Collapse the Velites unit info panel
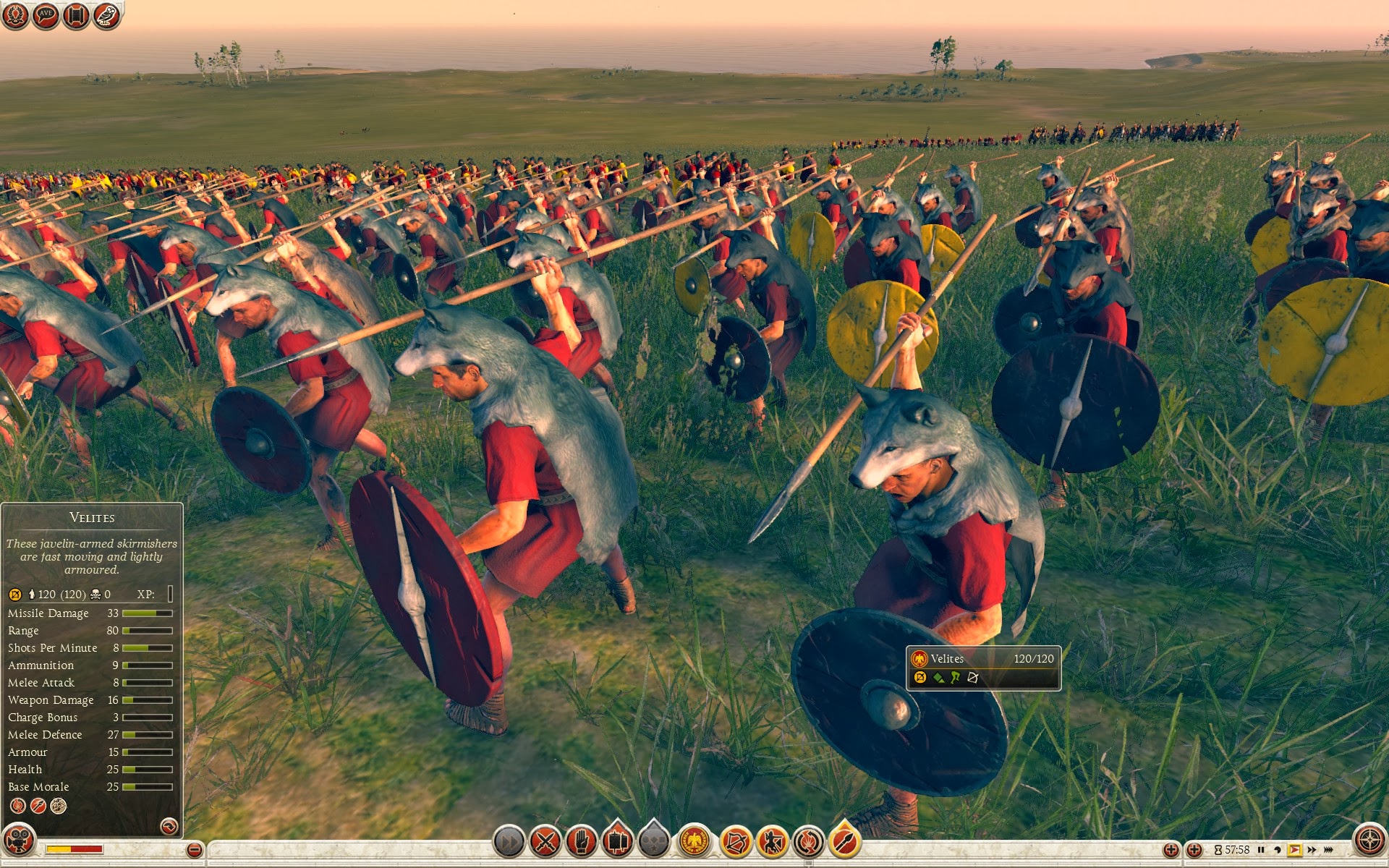Viewport: 1389px width, 868px height. [169, 826]
